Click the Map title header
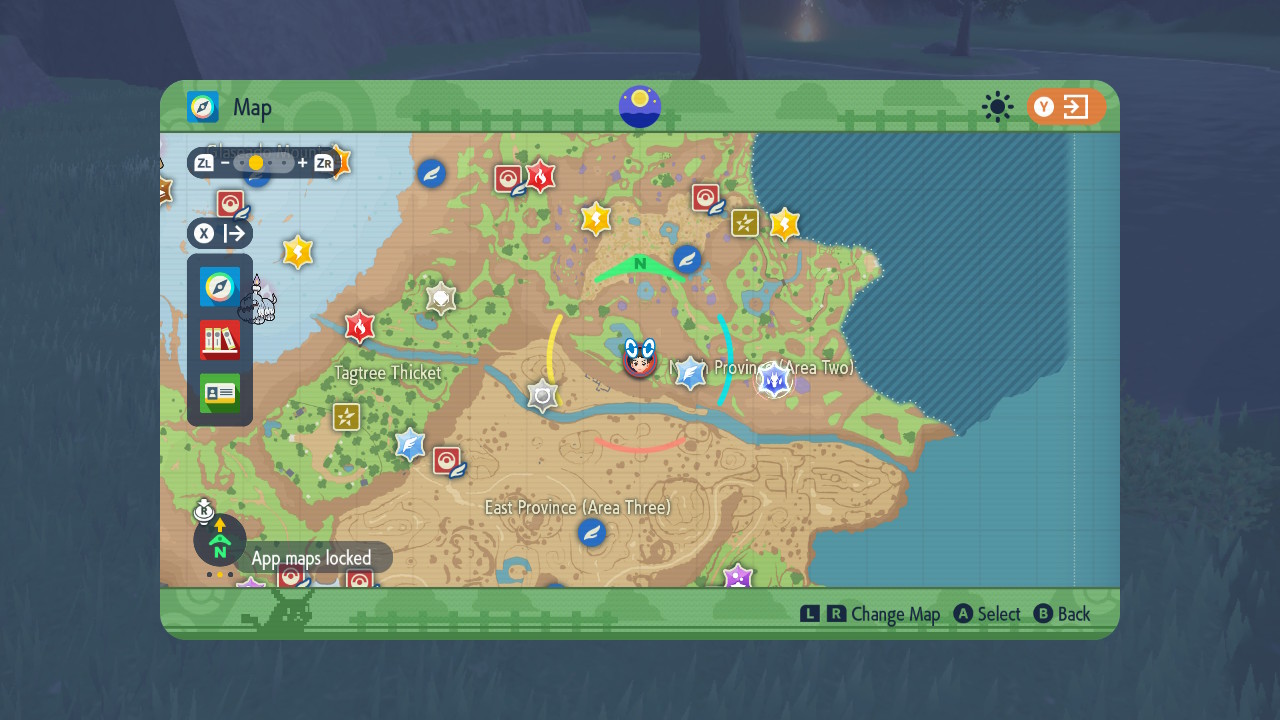1280x720 pixels. point(250,107)
